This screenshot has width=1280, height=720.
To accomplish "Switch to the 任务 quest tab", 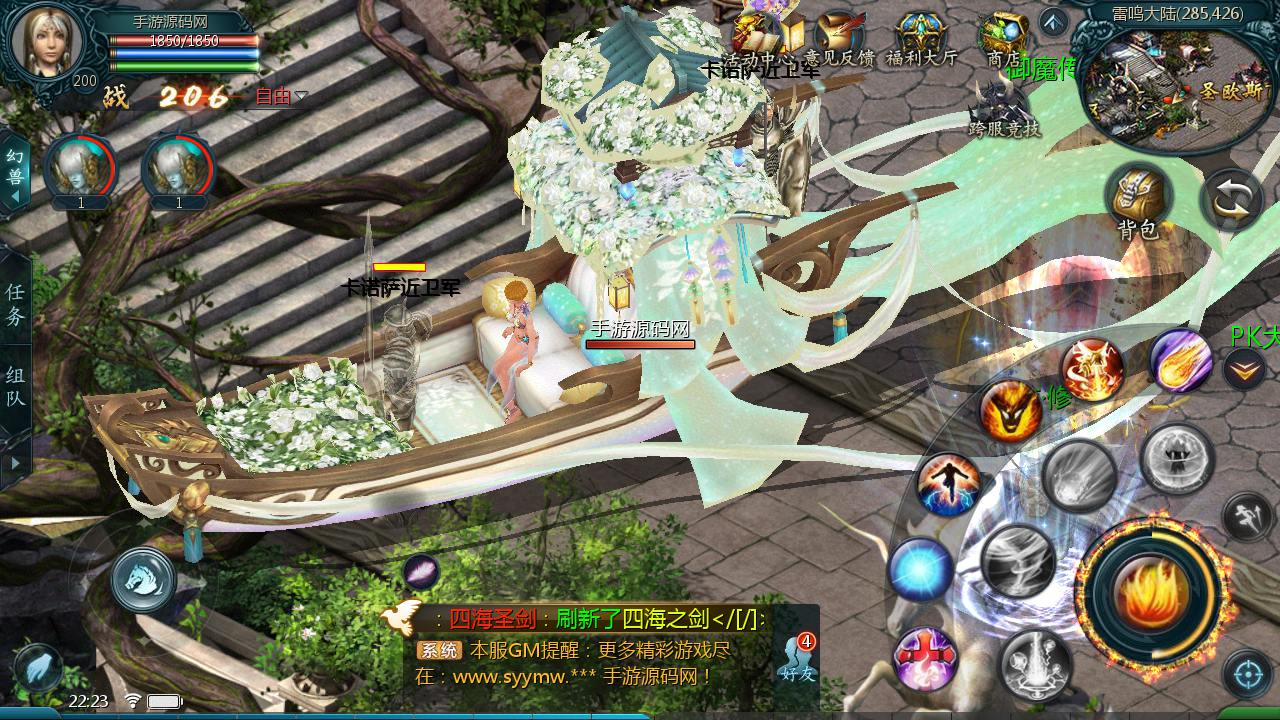I will [15, 304].
